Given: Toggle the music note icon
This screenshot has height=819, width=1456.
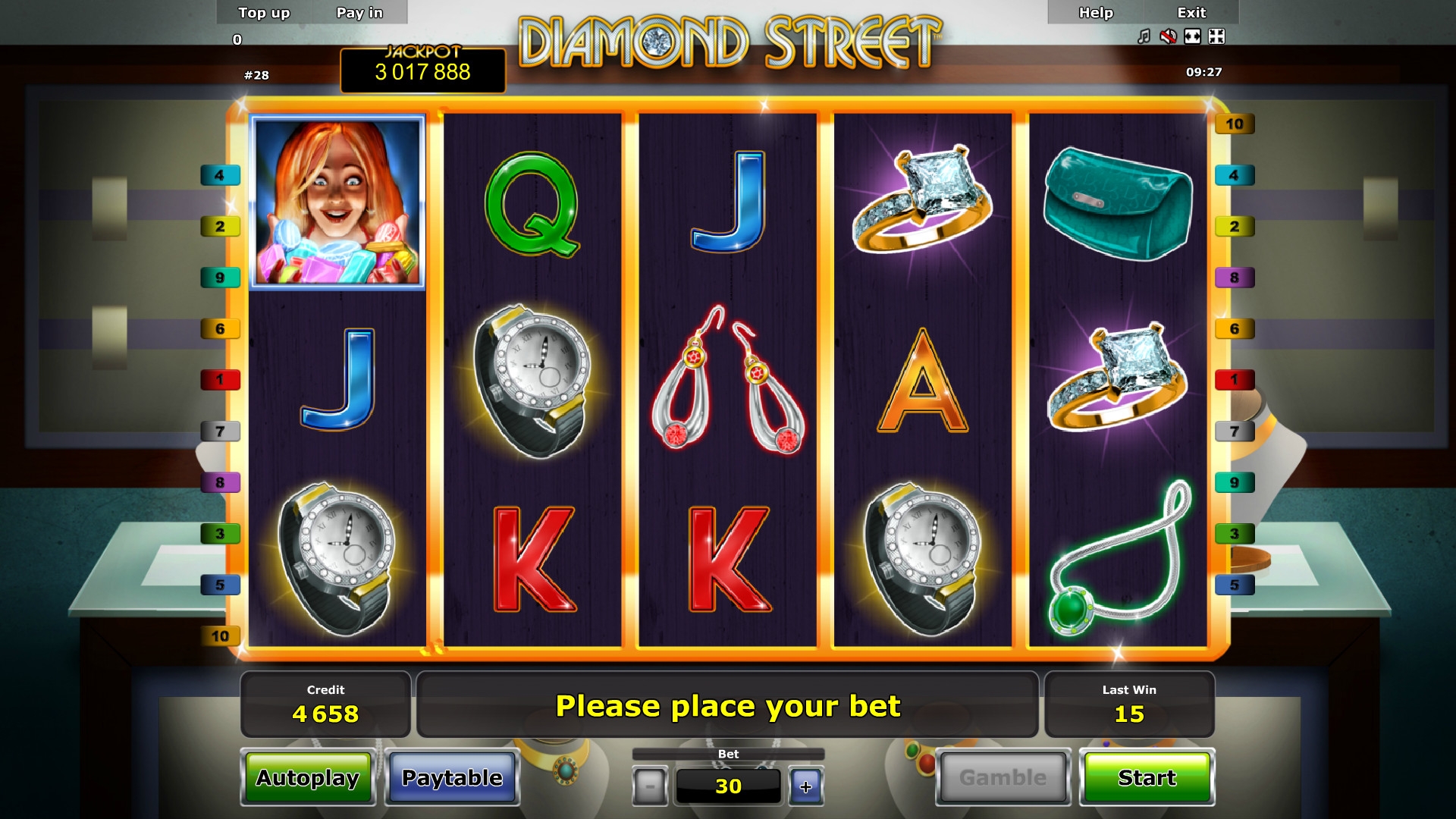Looking at the screenshot, I should click(x=1144, y=36).
